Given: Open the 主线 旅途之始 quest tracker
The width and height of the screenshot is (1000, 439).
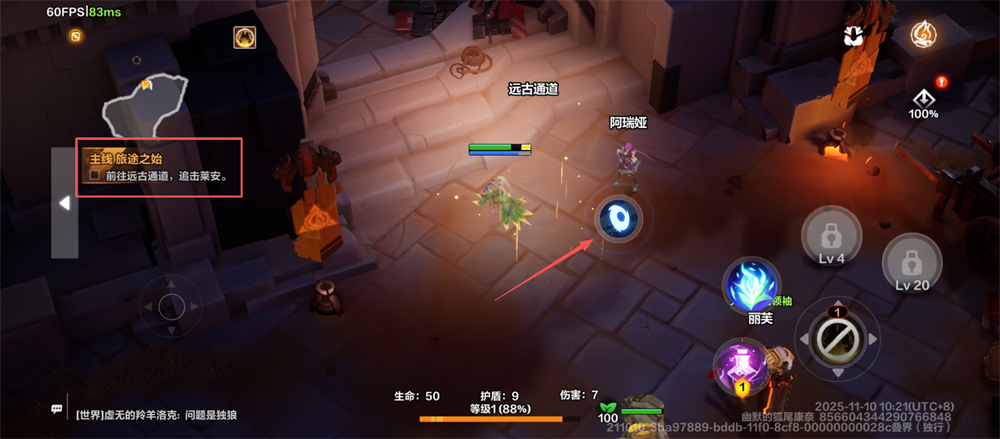Looking at the screenshot, I should click(x=160, y=167).
